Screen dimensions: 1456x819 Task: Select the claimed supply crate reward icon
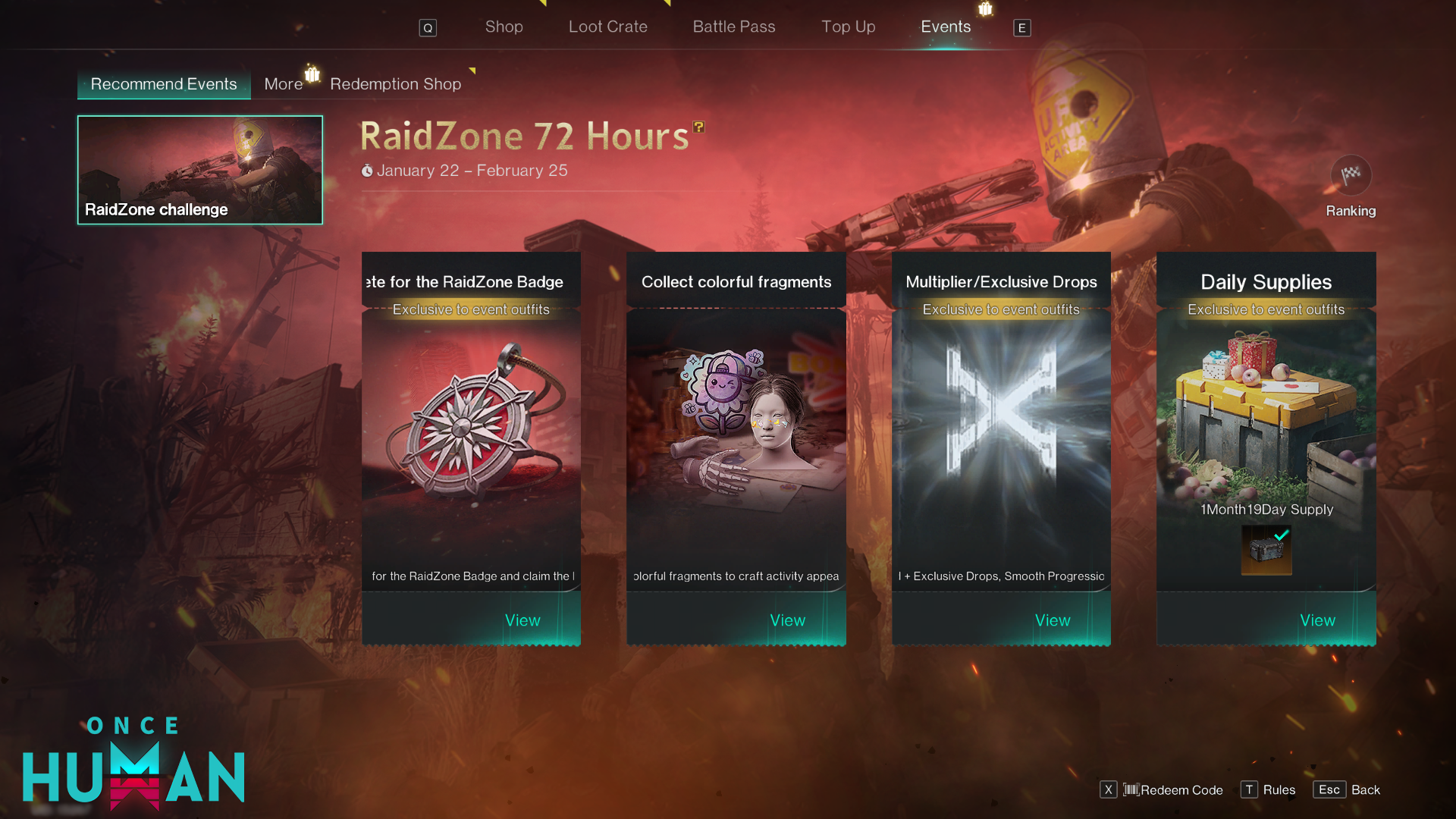(x=1266, y=550)
